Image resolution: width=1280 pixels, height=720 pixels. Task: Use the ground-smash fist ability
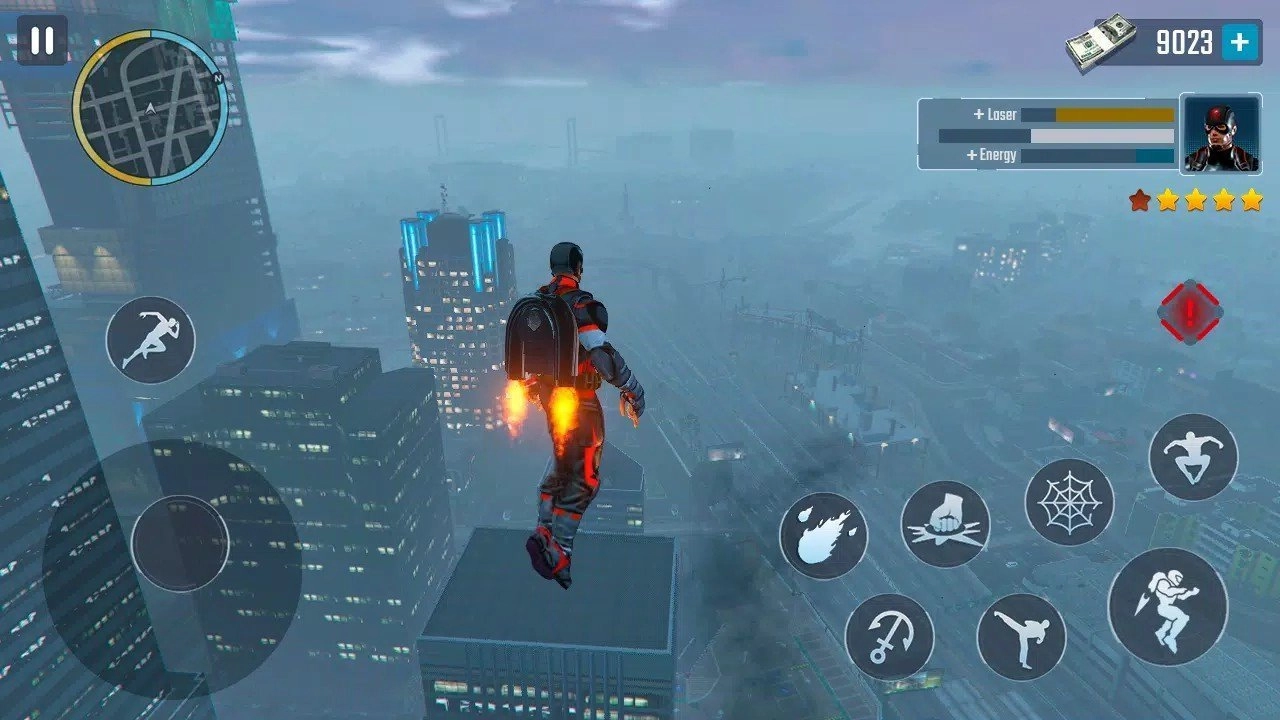(x=945, y=524)
